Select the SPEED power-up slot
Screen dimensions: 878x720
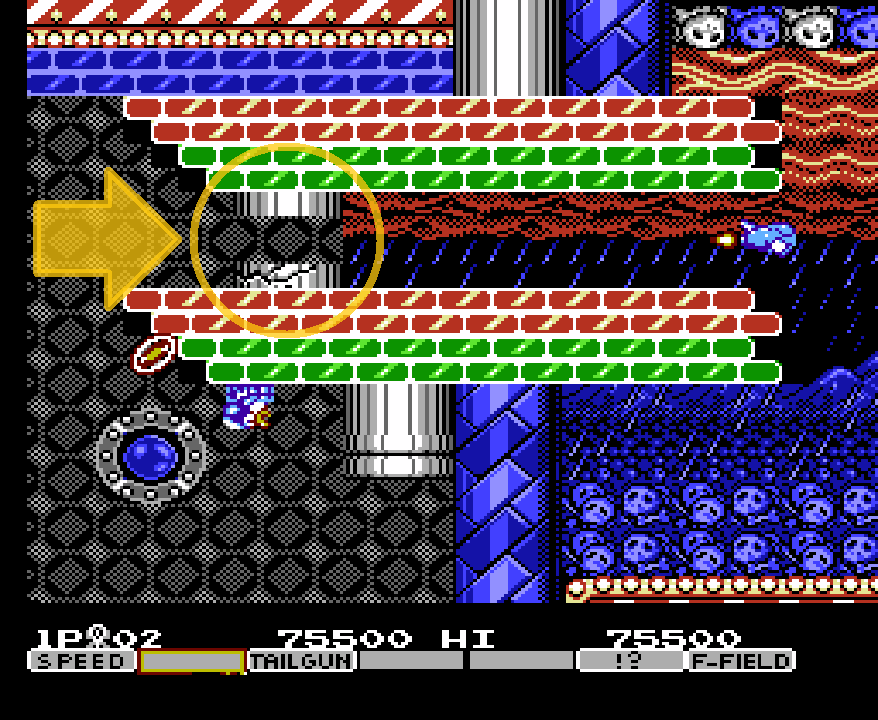click(x=82, y=661)
